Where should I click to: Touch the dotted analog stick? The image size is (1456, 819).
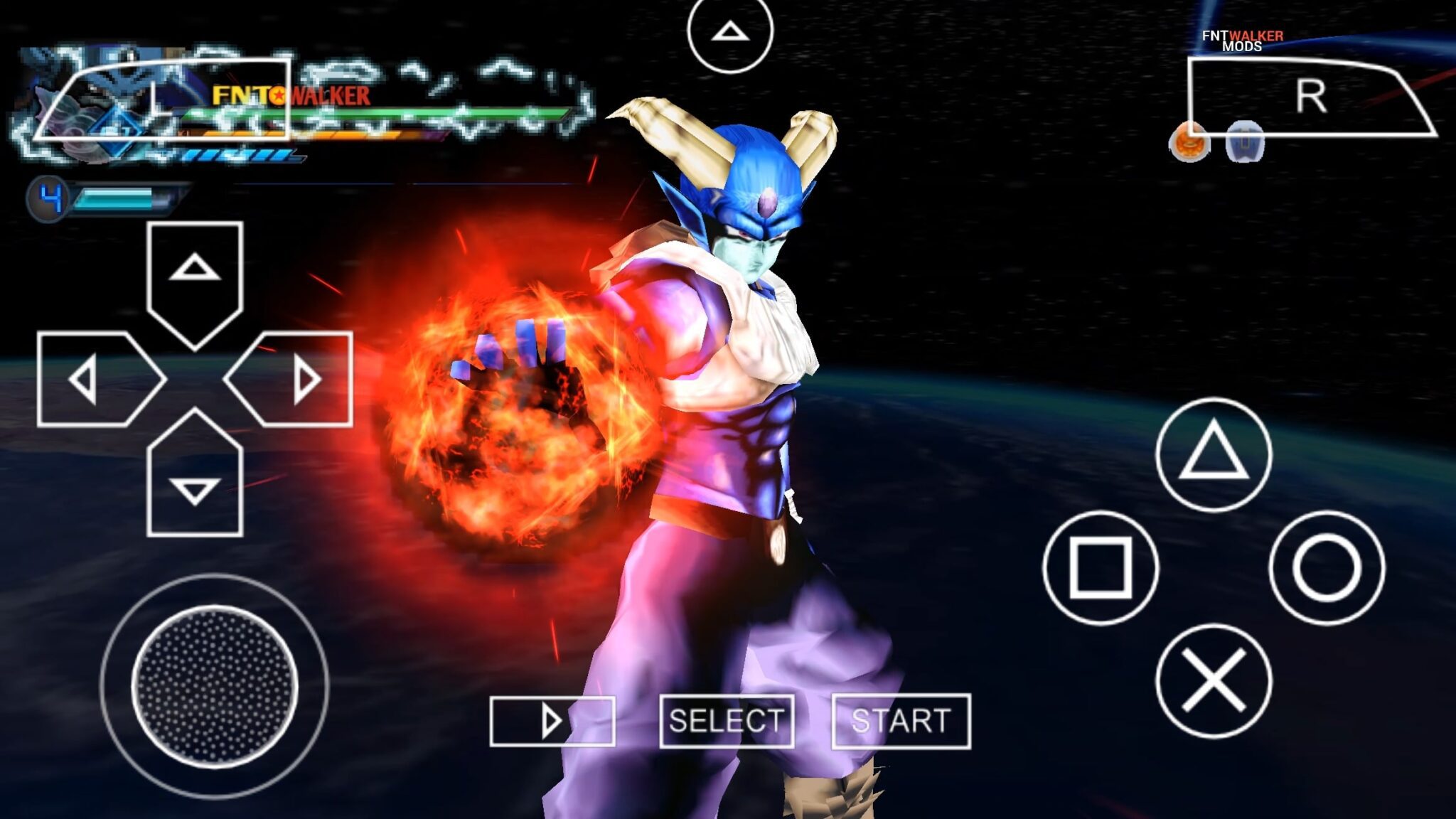point(215,686)
